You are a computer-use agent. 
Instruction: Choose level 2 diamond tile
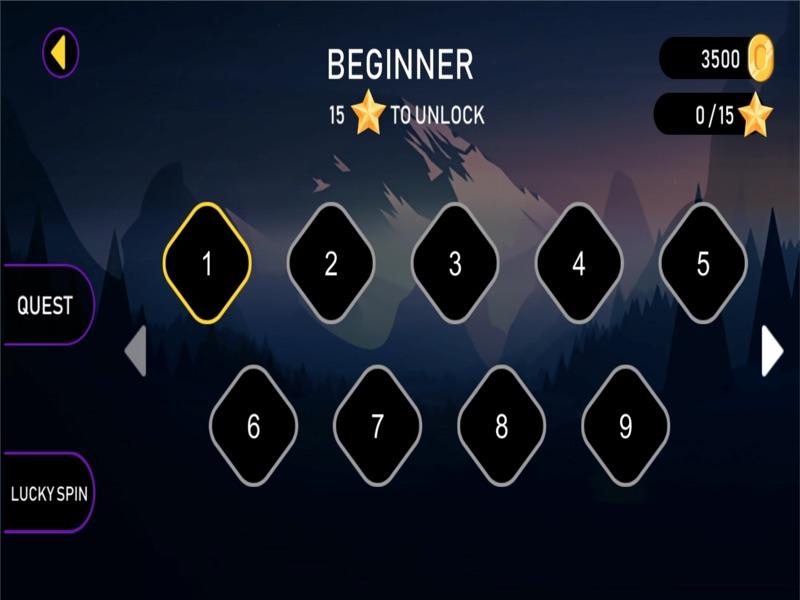331,264
